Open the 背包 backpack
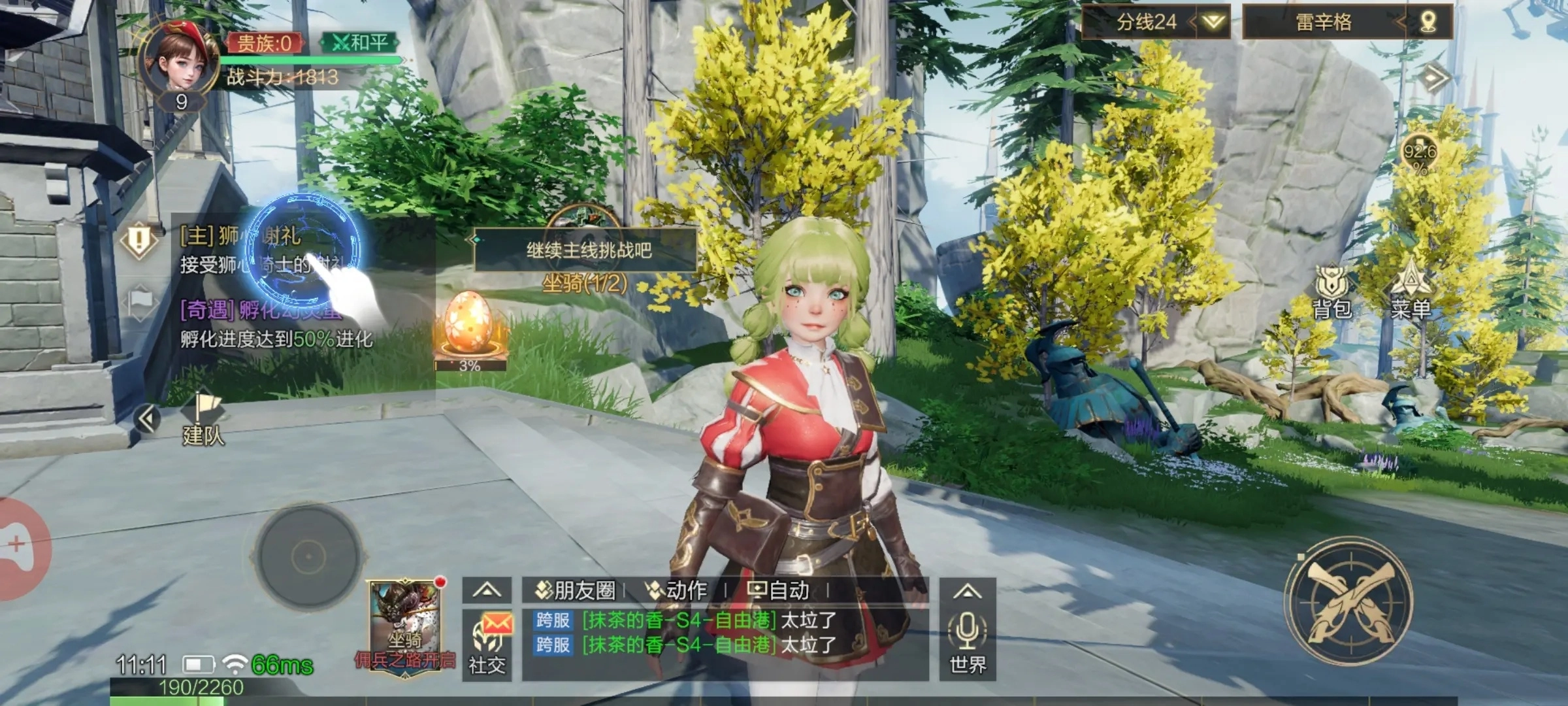The image size is (1568, 706). tap(1331, 293)
